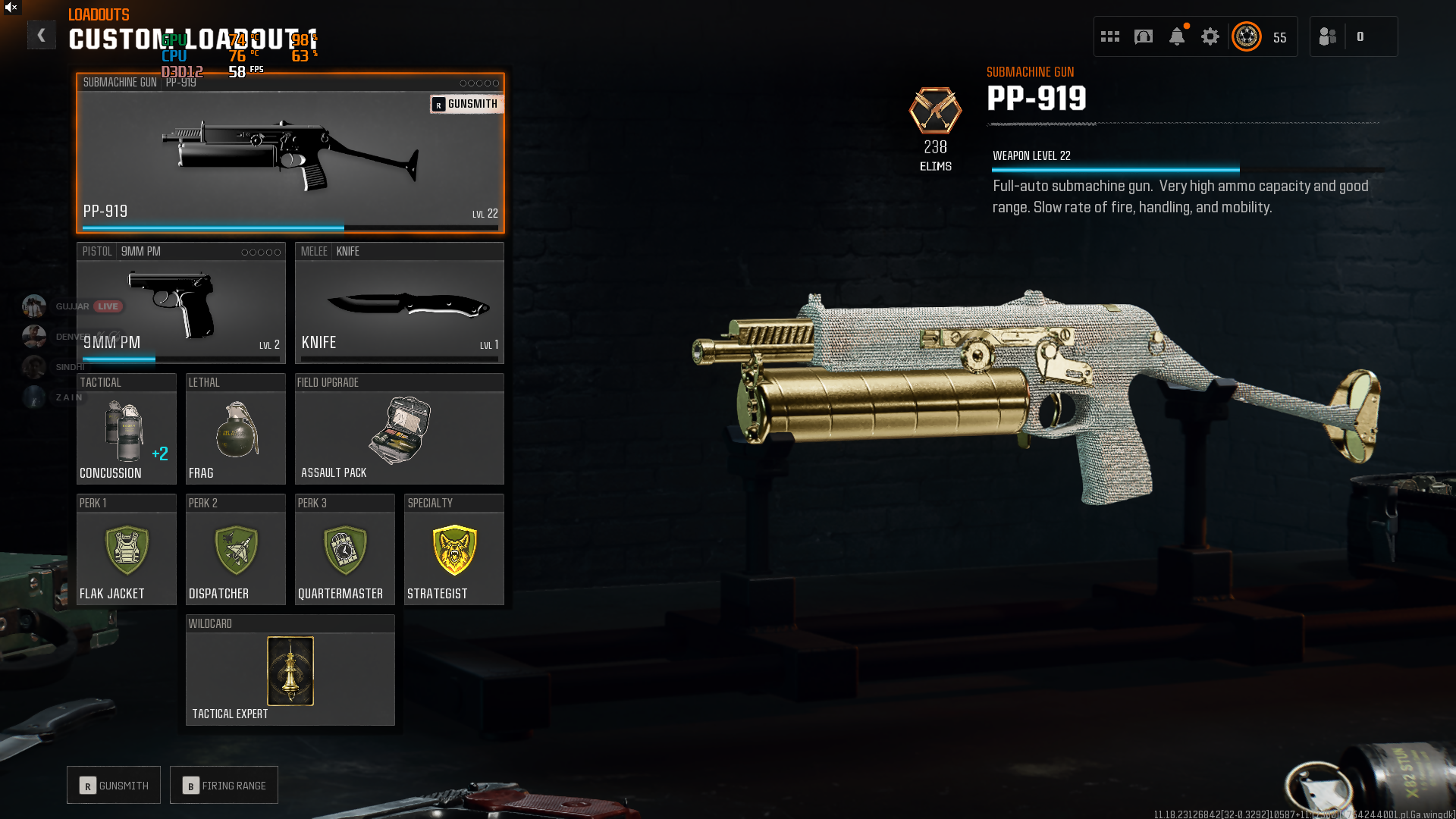Choose the 9MM PM pistol slot
This screenshot has width=1456, height=819.
coord(180,303)
